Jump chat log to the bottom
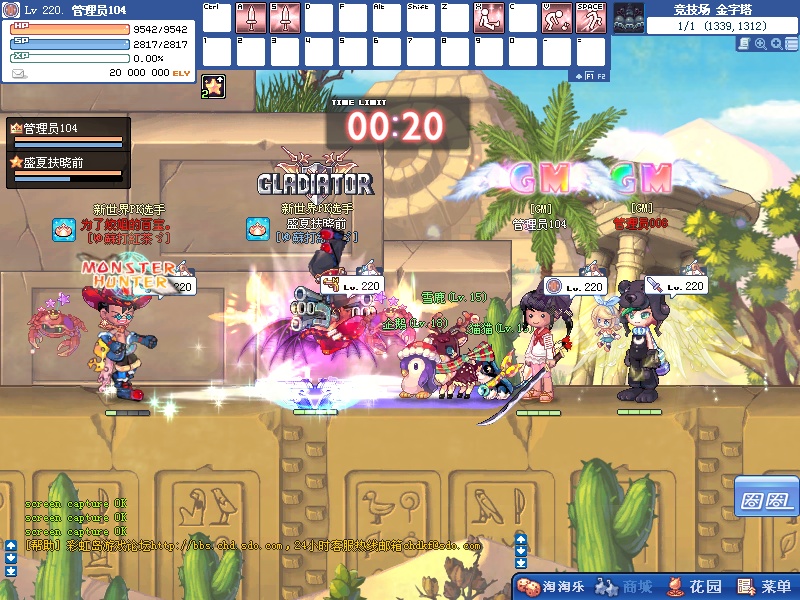The image size is (800, 600). click(x=10, y=570)
